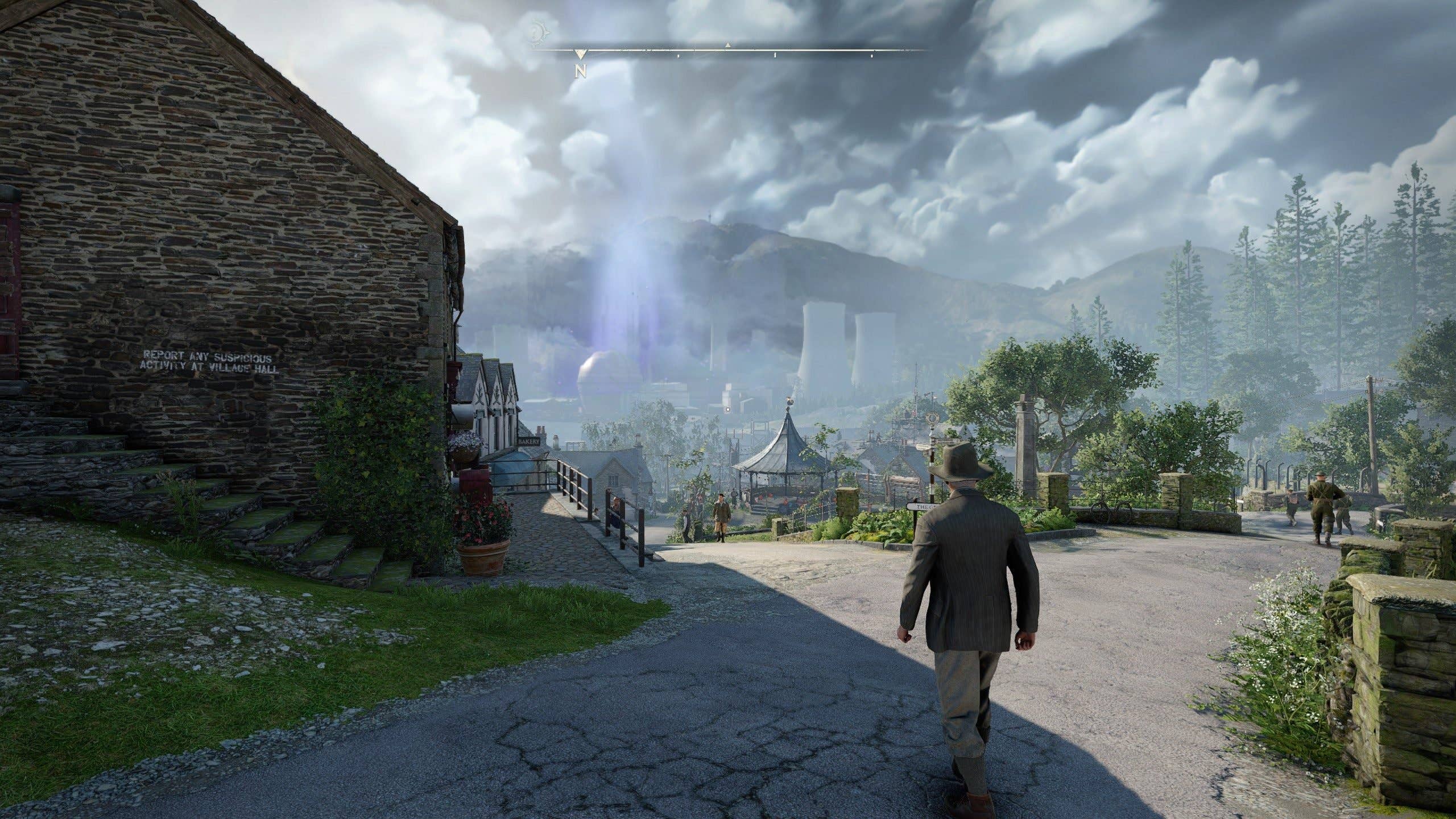
Task: Click the first tick marker on the compass bar
Action: (x=679, y=56)
